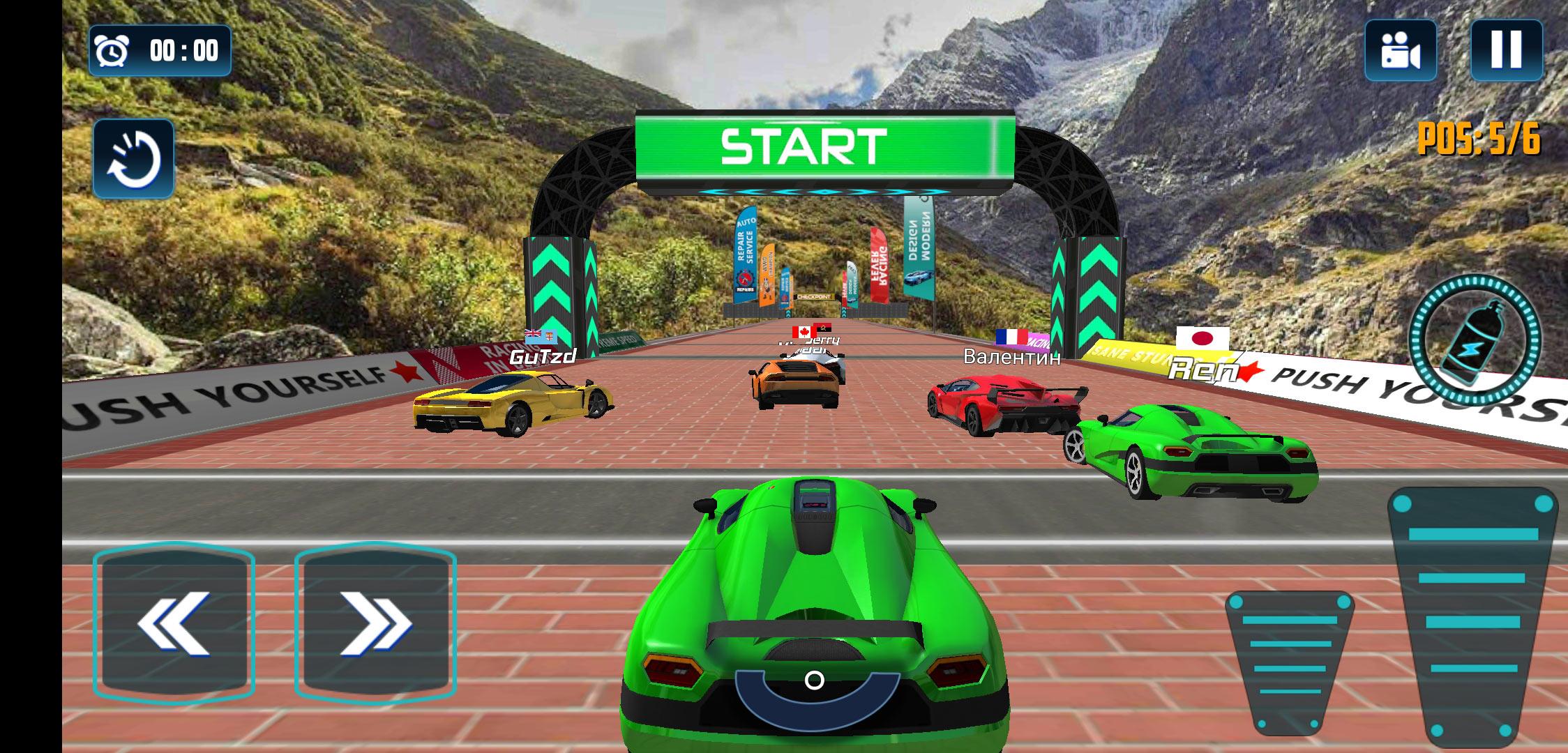Pause the race

[x=1506, y=50]
